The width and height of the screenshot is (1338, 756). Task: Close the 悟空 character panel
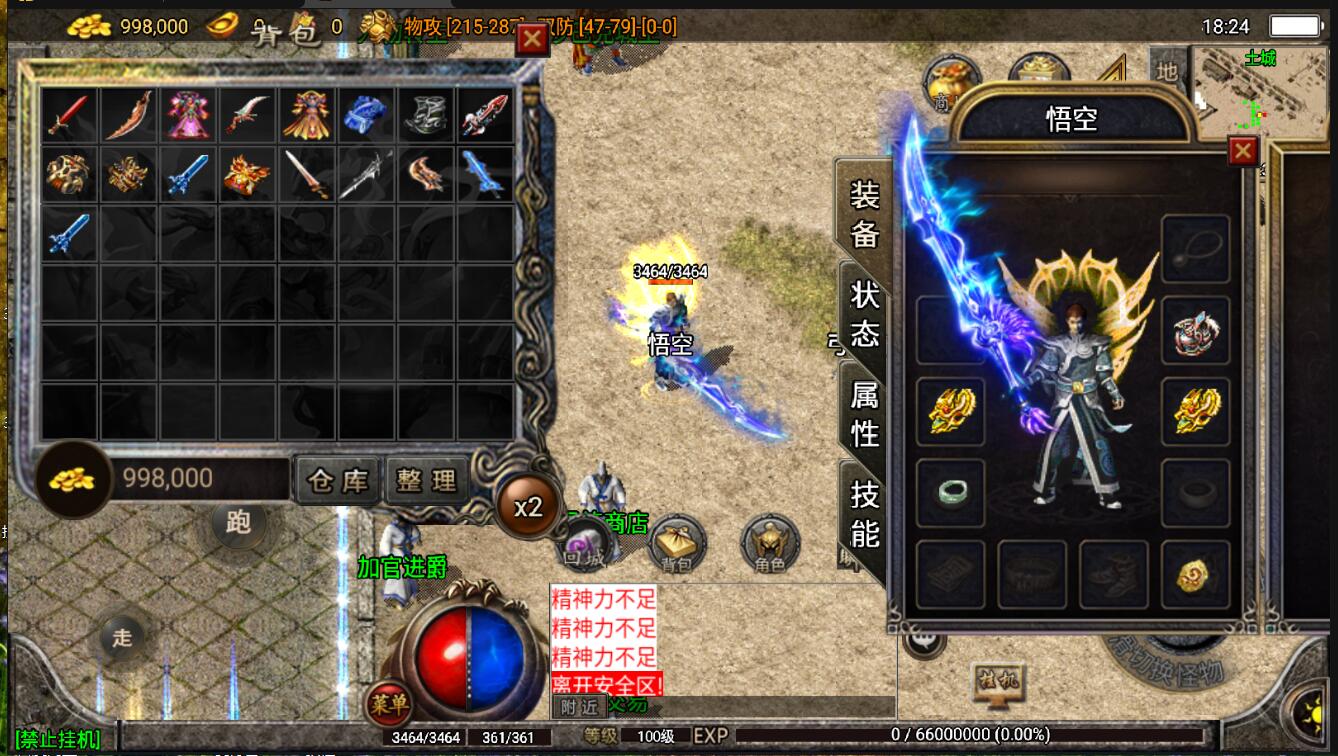pyautogui.click(x=1242, y=151)
